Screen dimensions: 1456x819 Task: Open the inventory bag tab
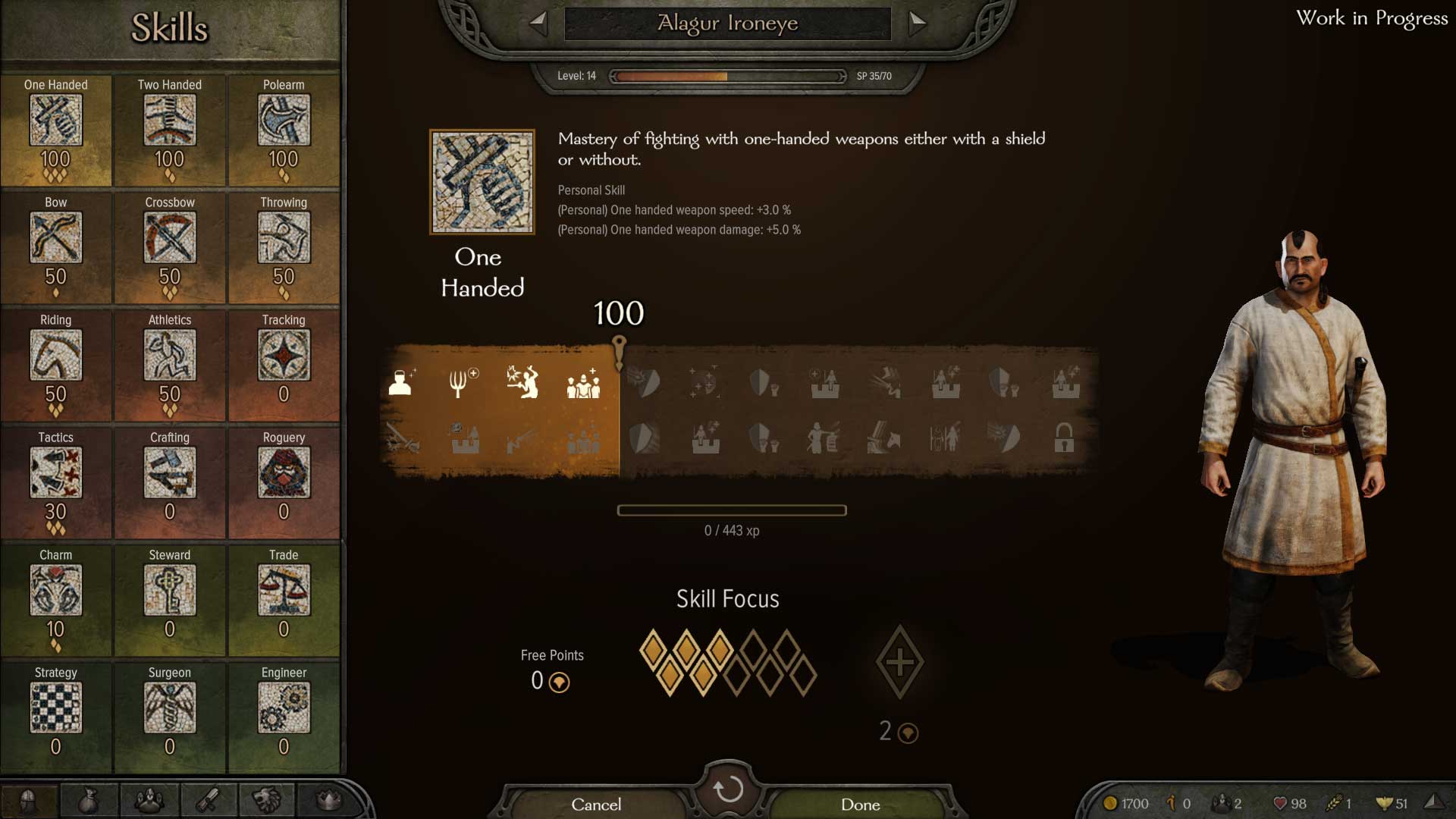(89, 800)
